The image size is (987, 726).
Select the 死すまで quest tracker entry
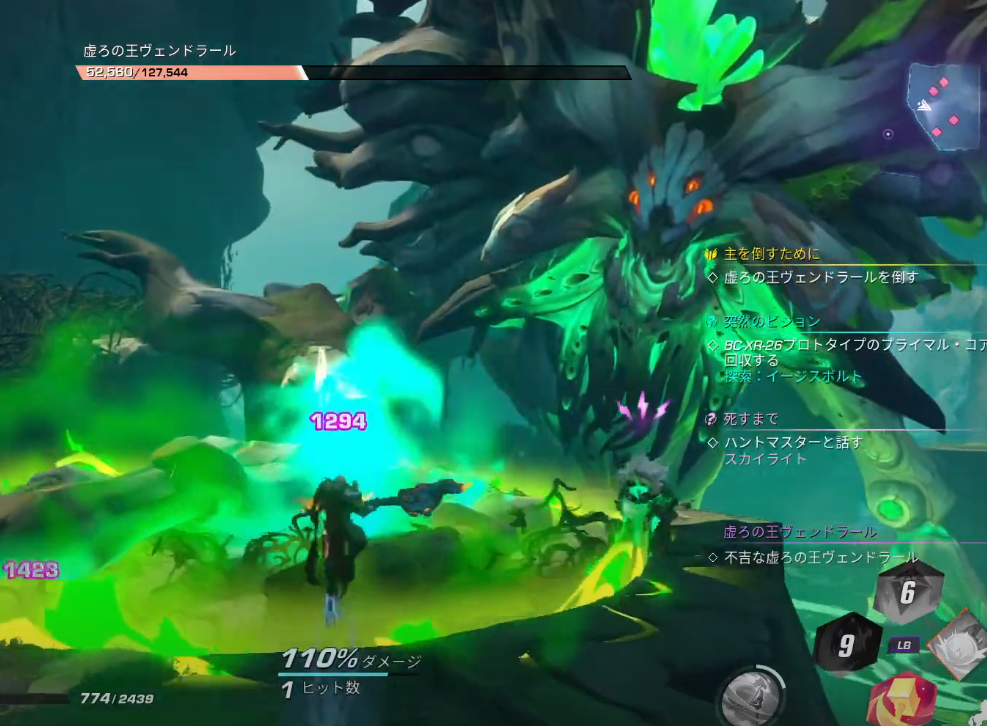point(751,419)
